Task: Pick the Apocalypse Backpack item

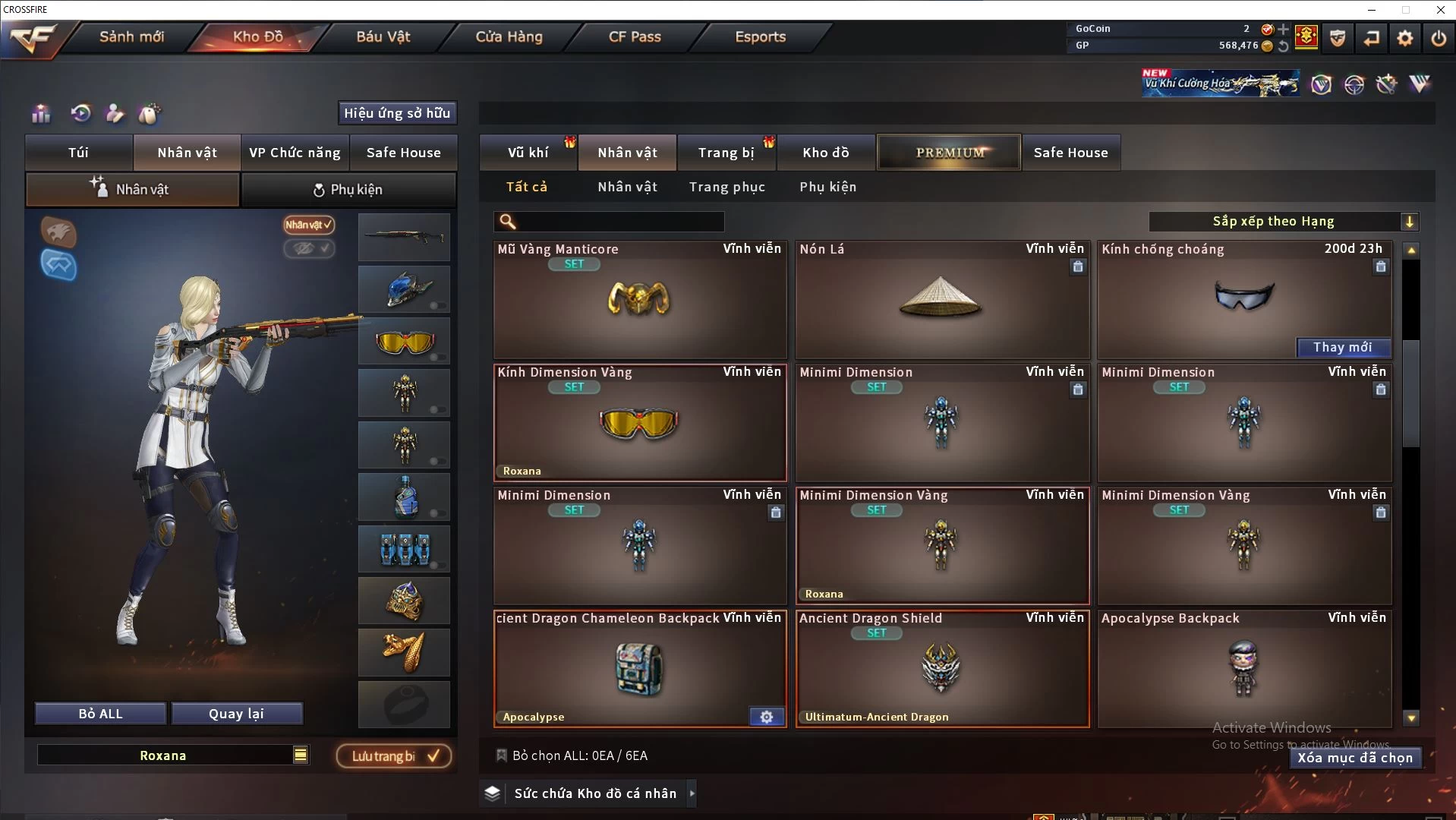Action: (1243, 668)
